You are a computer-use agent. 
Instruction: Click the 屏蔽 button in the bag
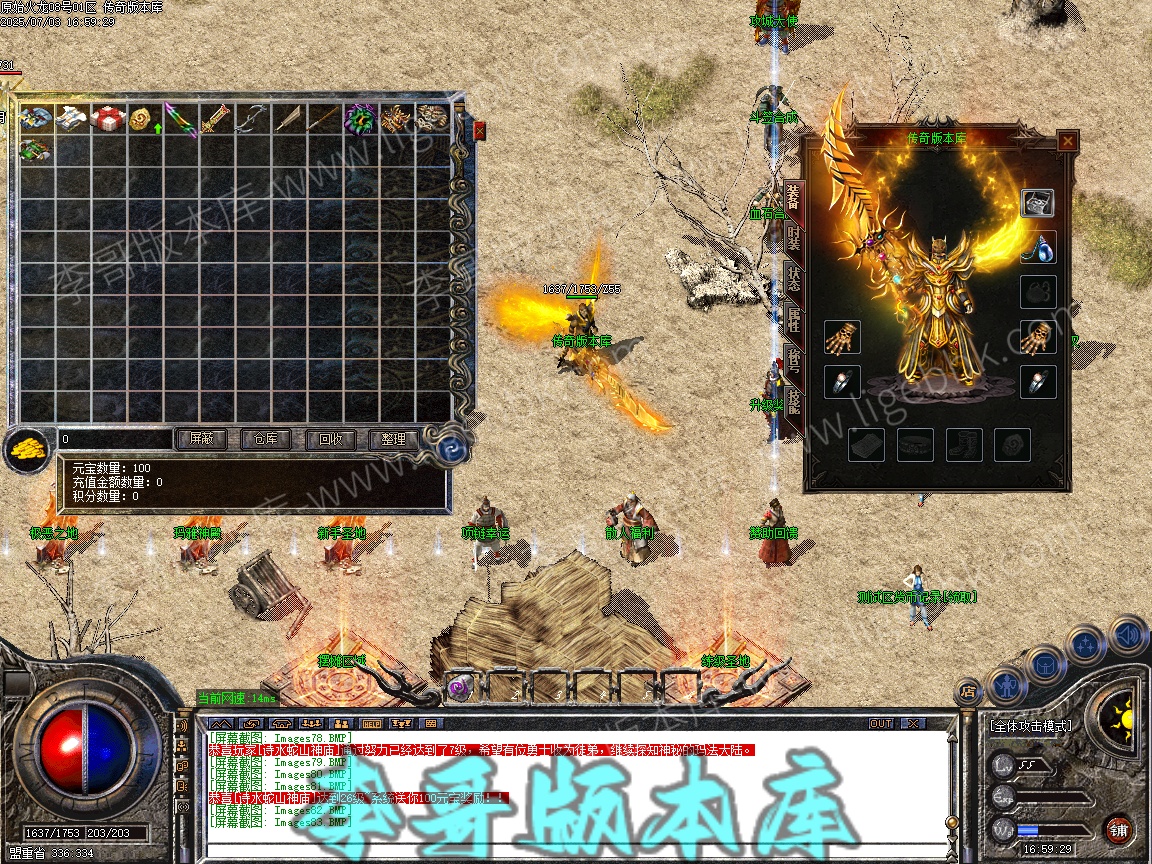(201, 439)
